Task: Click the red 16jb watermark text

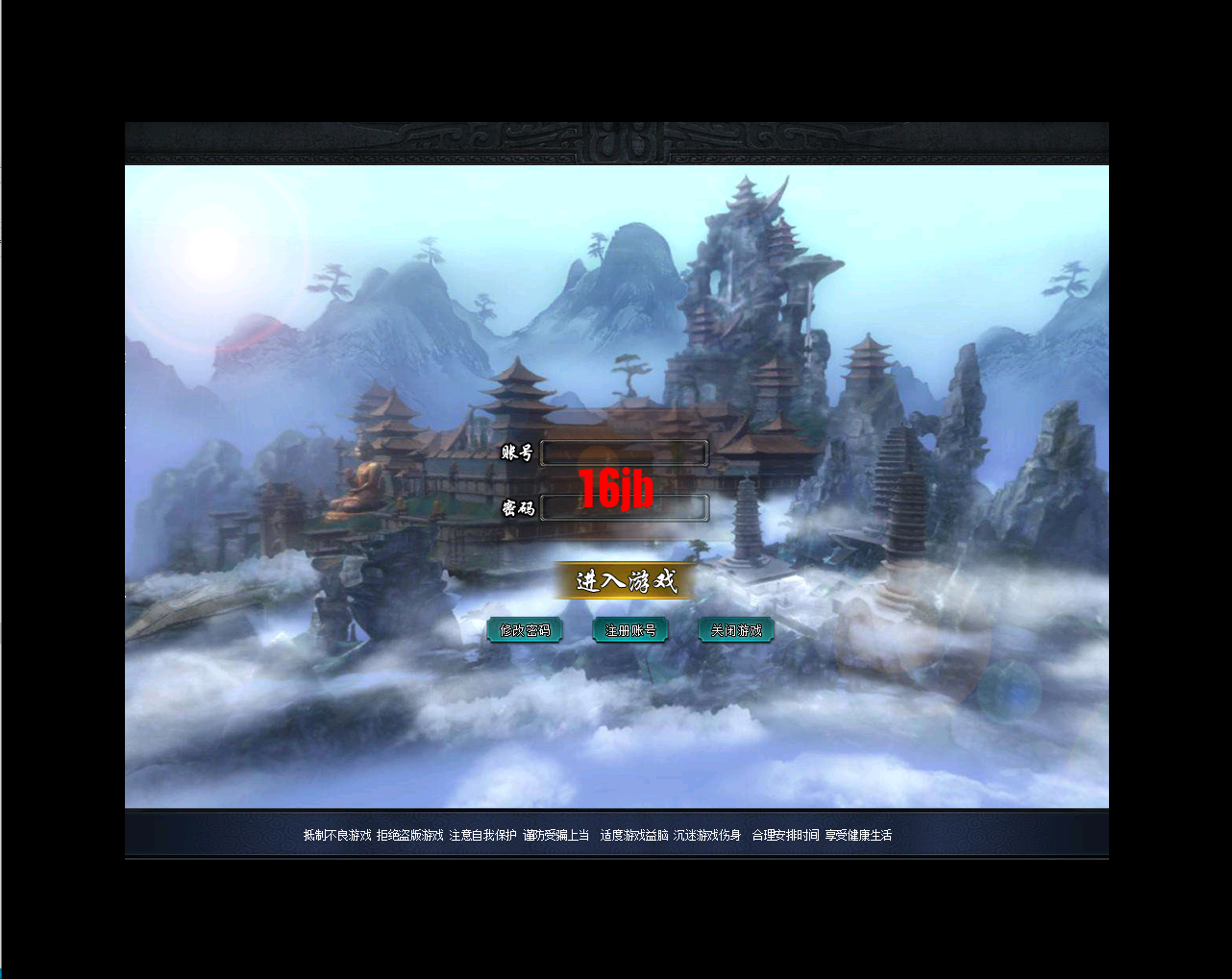Action: coord(615,490)
